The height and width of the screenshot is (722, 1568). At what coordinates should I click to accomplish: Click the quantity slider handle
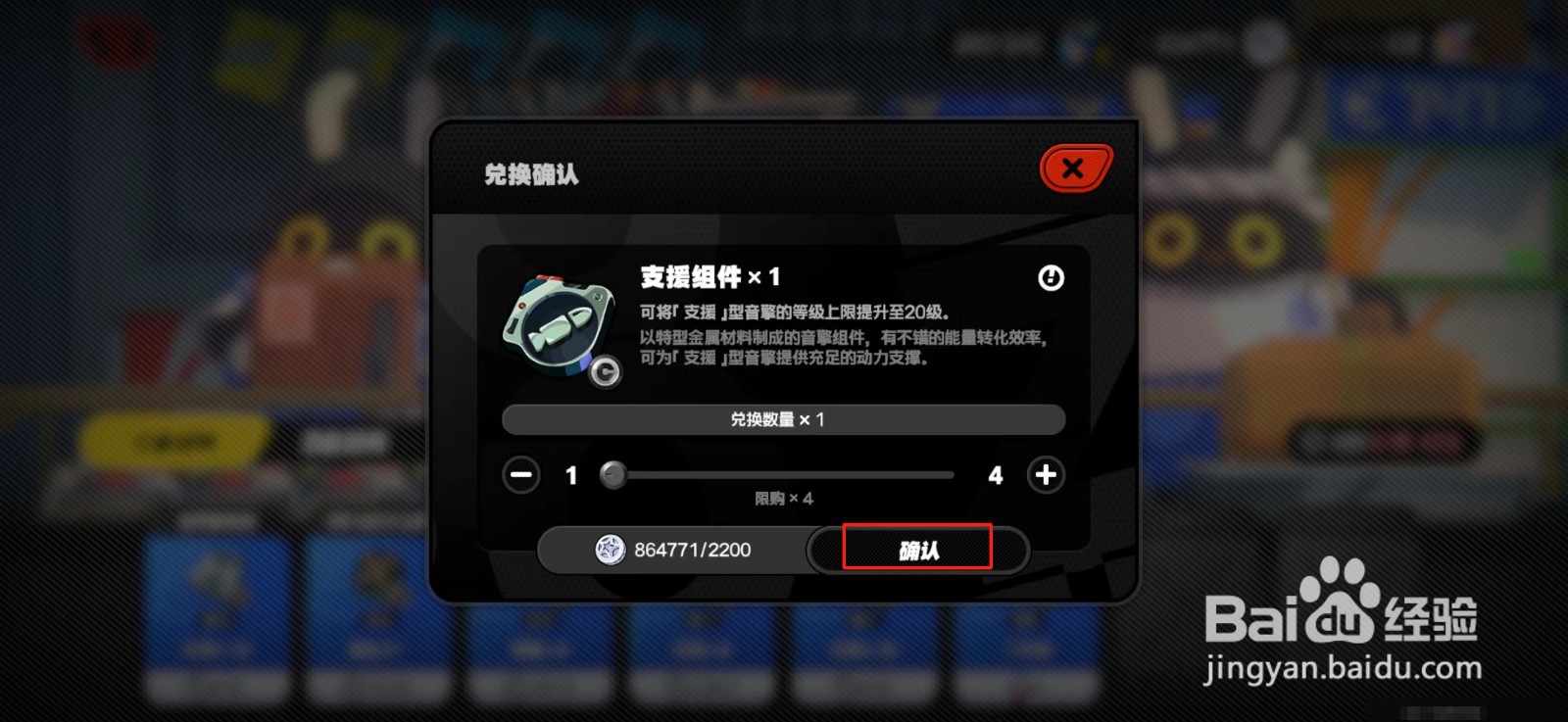coord(615,476)
